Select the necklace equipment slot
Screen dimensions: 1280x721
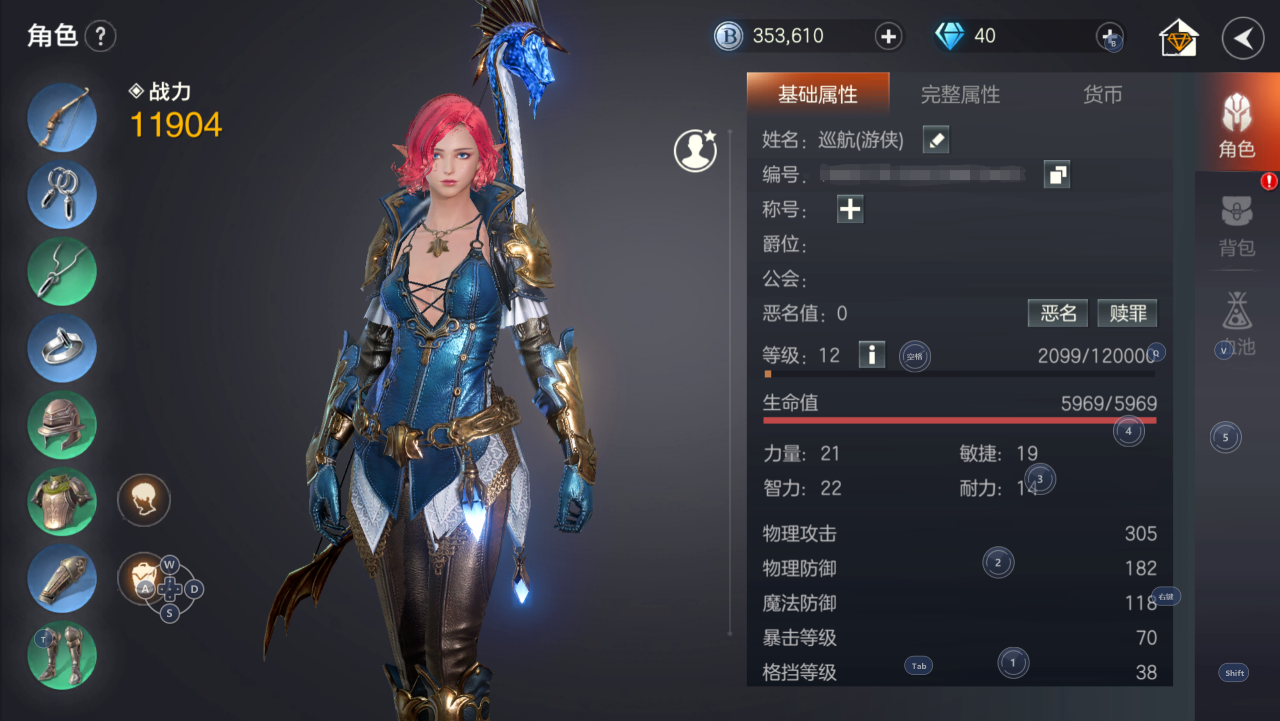(62, 271)
